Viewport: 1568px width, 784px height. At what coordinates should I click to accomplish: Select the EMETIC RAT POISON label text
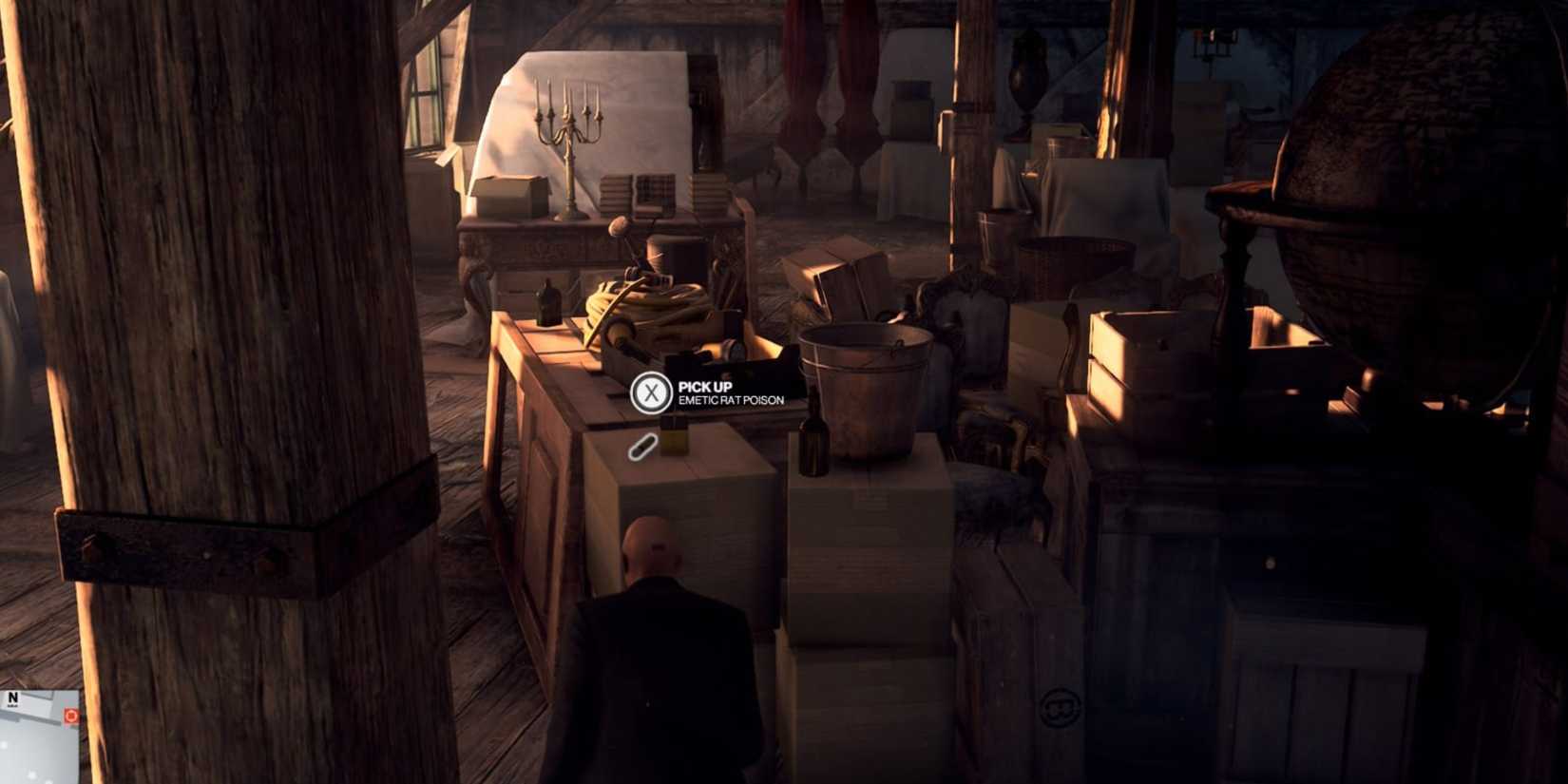pyautogui.click(x=730, y=401)
